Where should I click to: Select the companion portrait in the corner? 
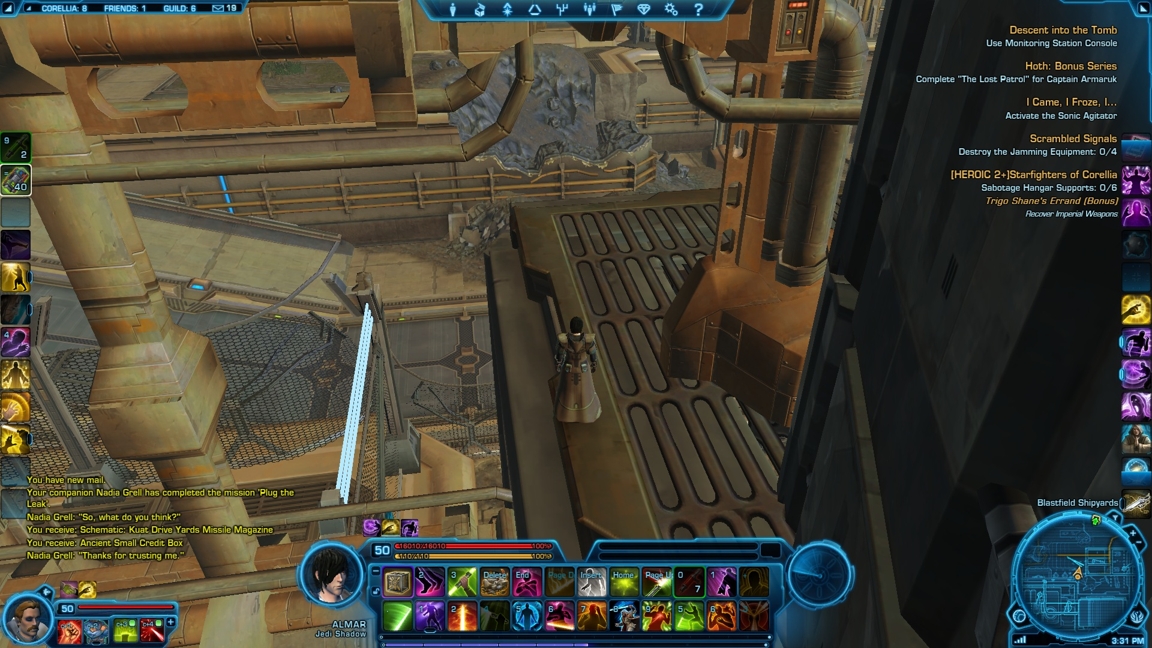click(27, 620)
